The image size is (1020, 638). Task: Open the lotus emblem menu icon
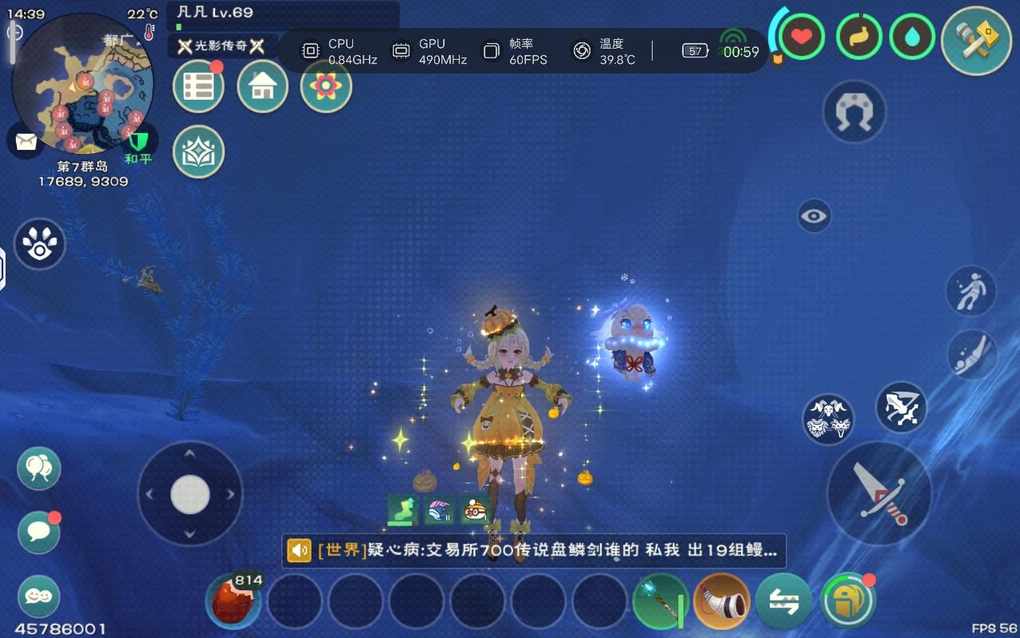point(198,152)
